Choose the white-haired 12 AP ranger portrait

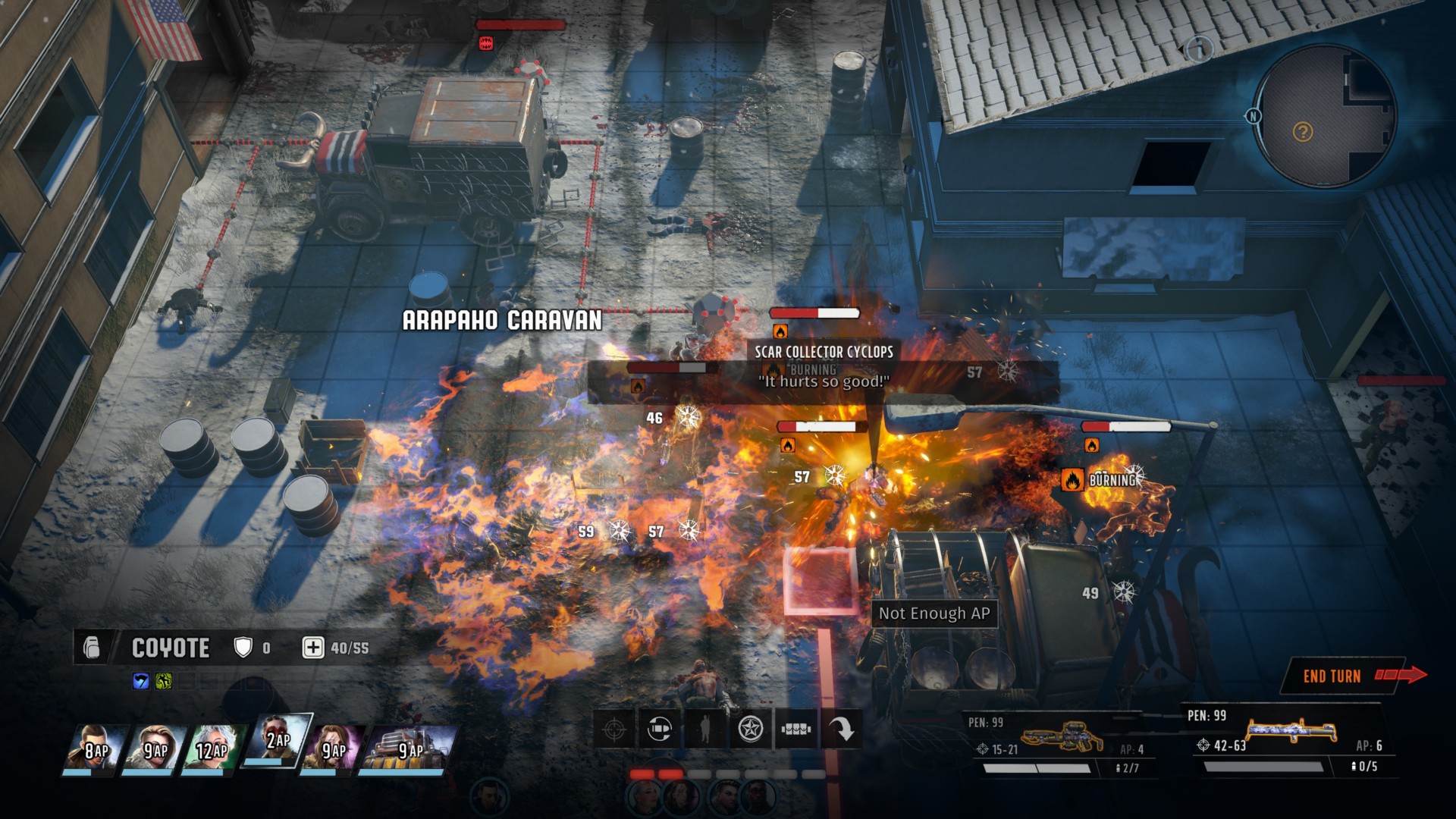tap(211, 748)
